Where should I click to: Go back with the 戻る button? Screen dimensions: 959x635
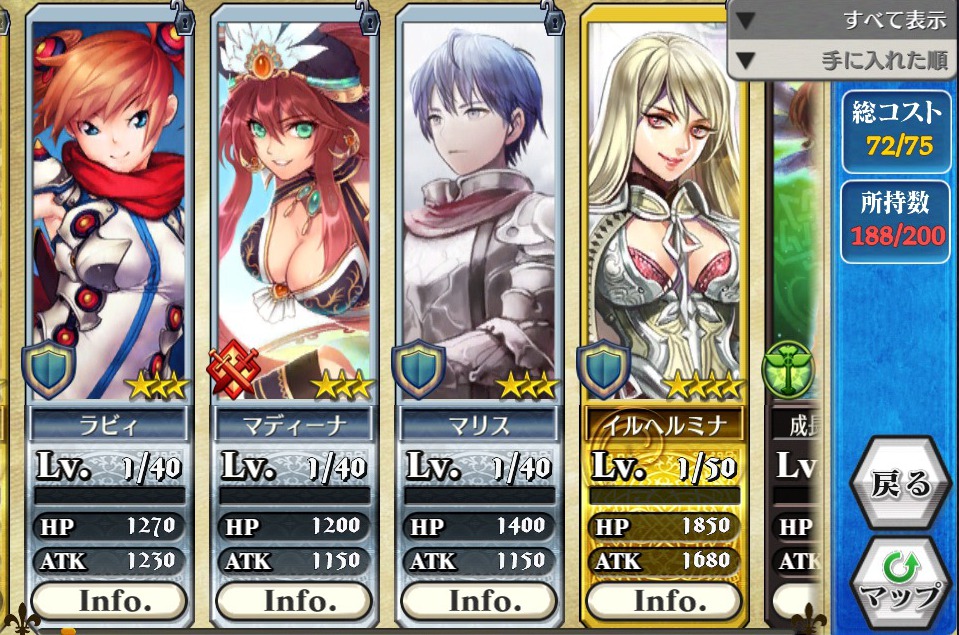coord(901,484)
